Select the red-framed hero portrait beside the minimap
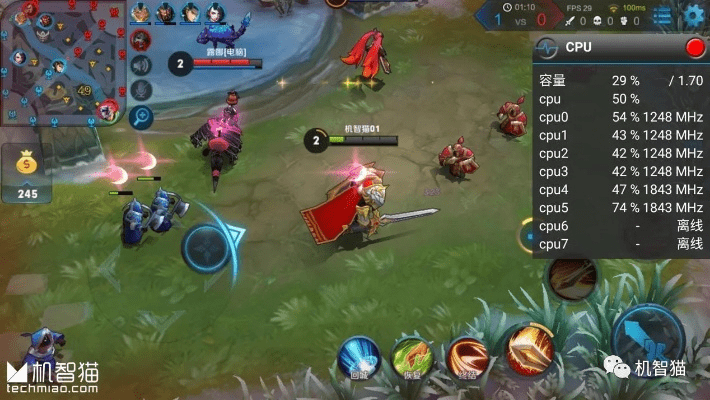Image resolution: width=710 pixels, height=400 pixels. (x=141, y=39)
